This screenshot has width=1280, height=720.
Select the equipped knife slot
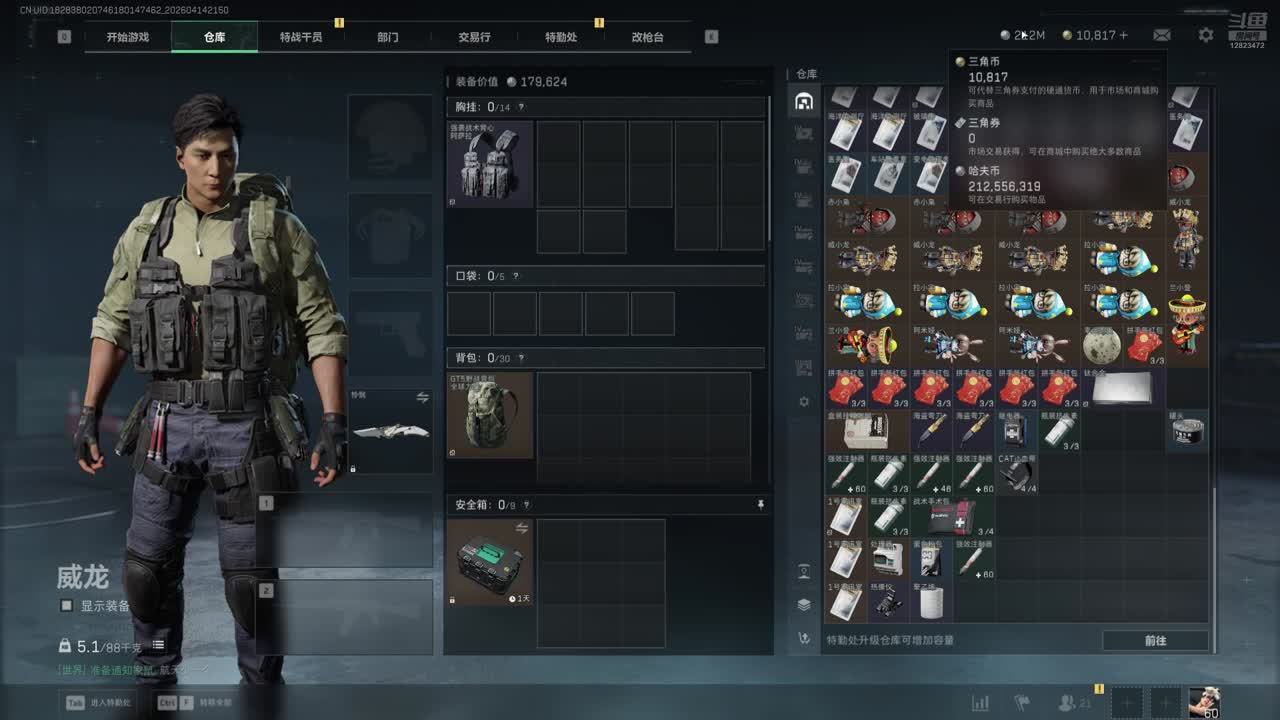pyautogui.click(x=390, y=431)
